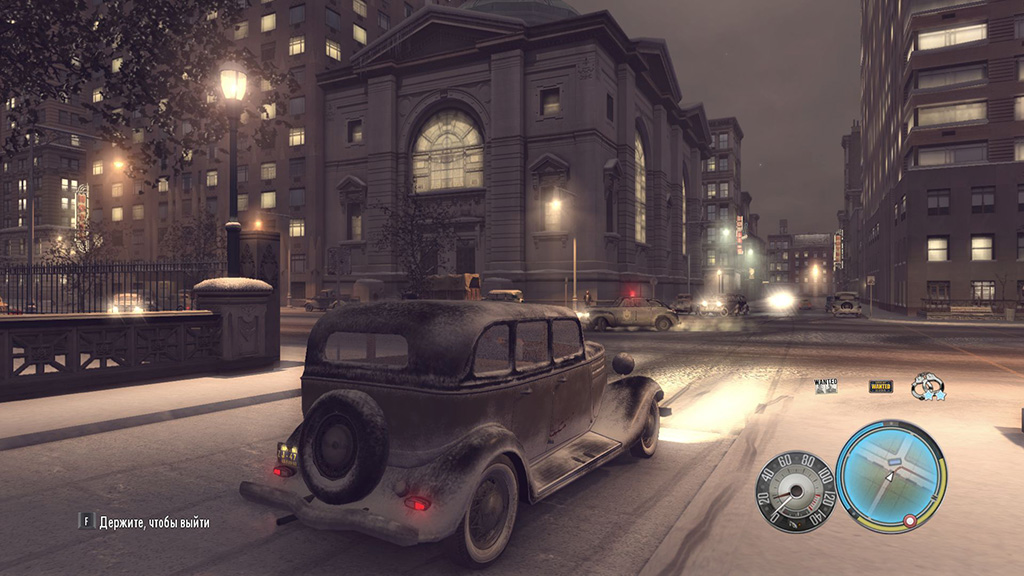Click the wanted license plate icon
Image resolution: width=1024 pixels, height=576 pixels.
click(880, 386)
